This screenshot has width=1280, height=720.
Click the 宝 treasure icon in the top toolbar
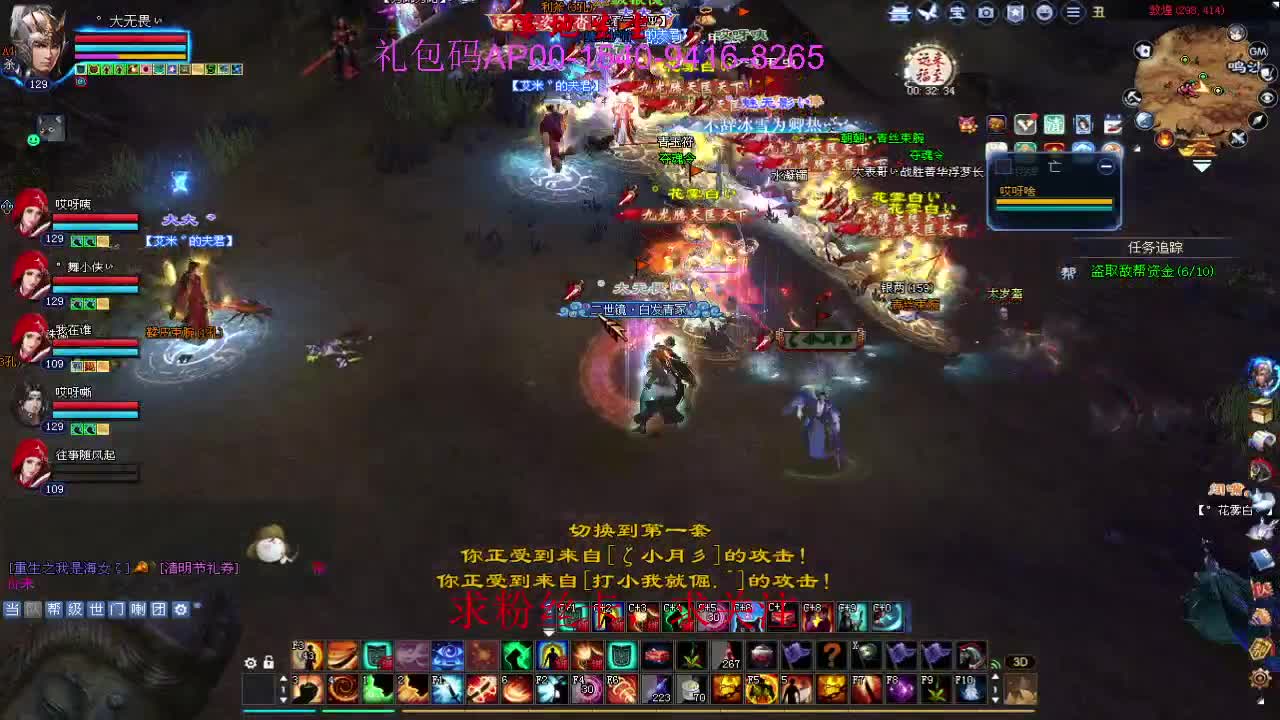coord(958,13)
